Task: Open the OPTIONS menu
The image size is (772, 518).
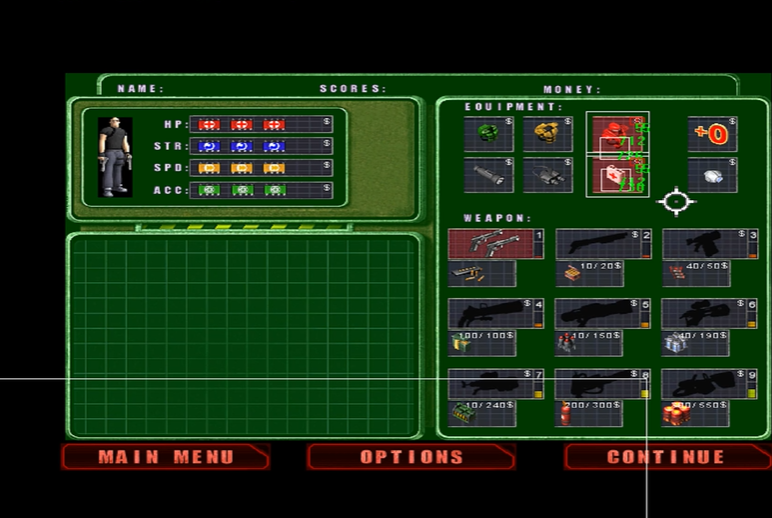Action: pyautogui.click(x=411, y=457)
